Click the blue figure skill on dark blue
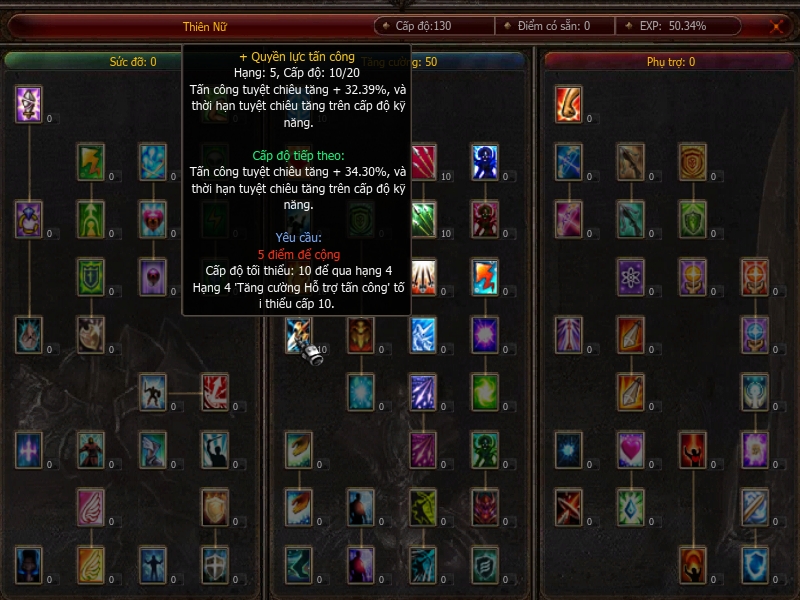Viewport: 800px width, 600px height. click(485, 161)
